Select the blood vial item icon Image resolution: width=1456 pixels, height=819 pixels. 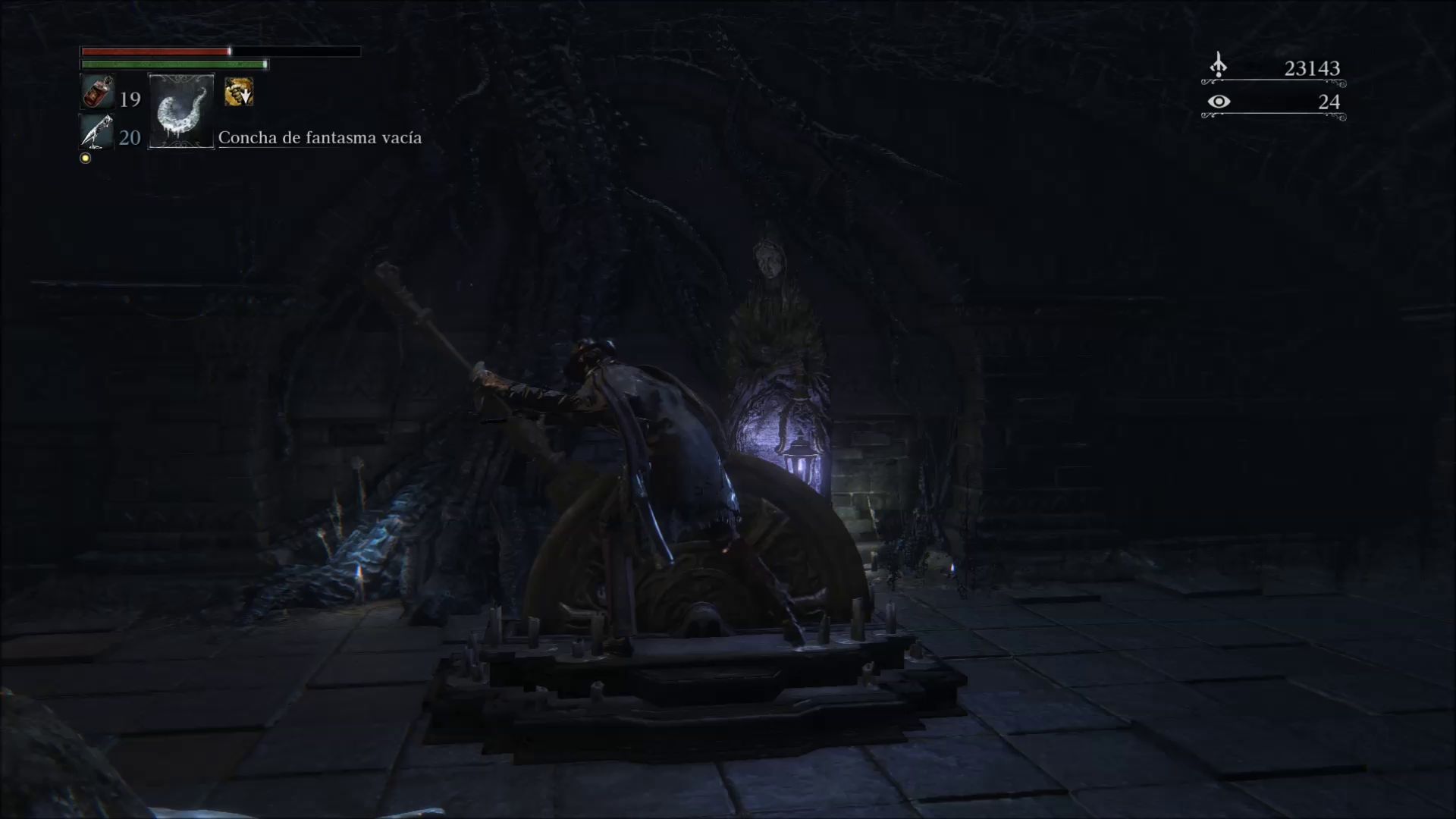(98, 93)
